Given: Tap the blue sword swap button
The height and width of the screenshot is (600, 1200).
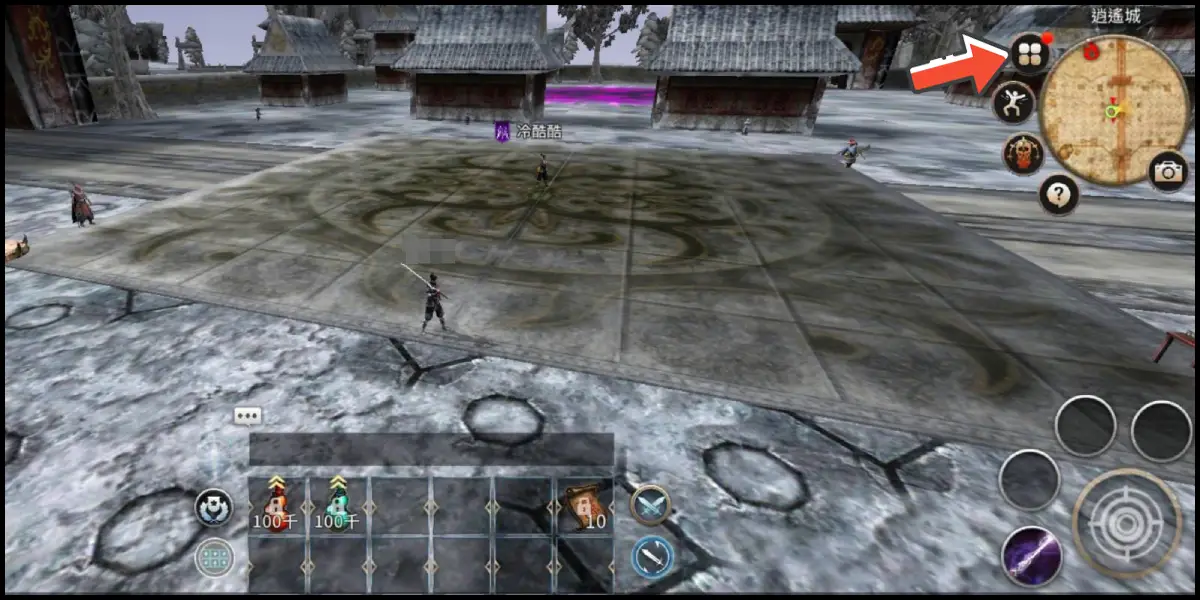Looking at the screenshot, I should (x=652, y=557).
